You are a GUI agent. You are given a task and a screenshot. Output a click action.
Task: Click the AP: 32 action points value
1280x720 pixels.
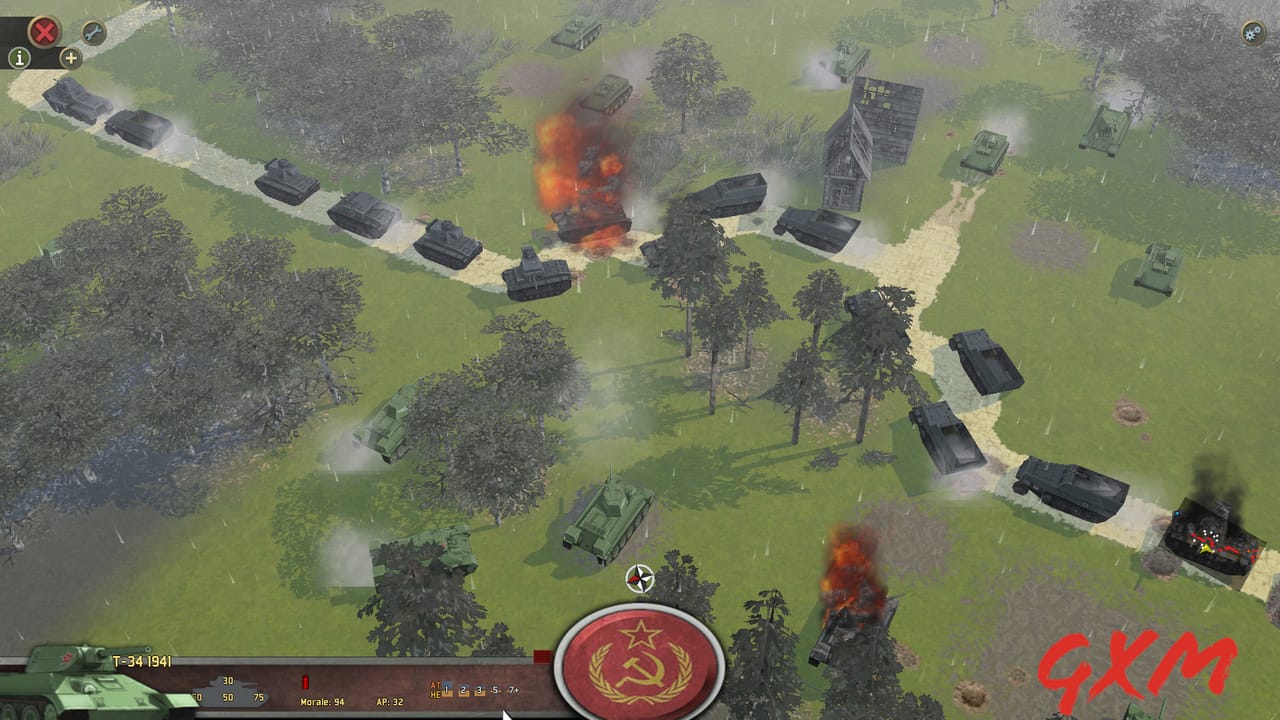389,703
